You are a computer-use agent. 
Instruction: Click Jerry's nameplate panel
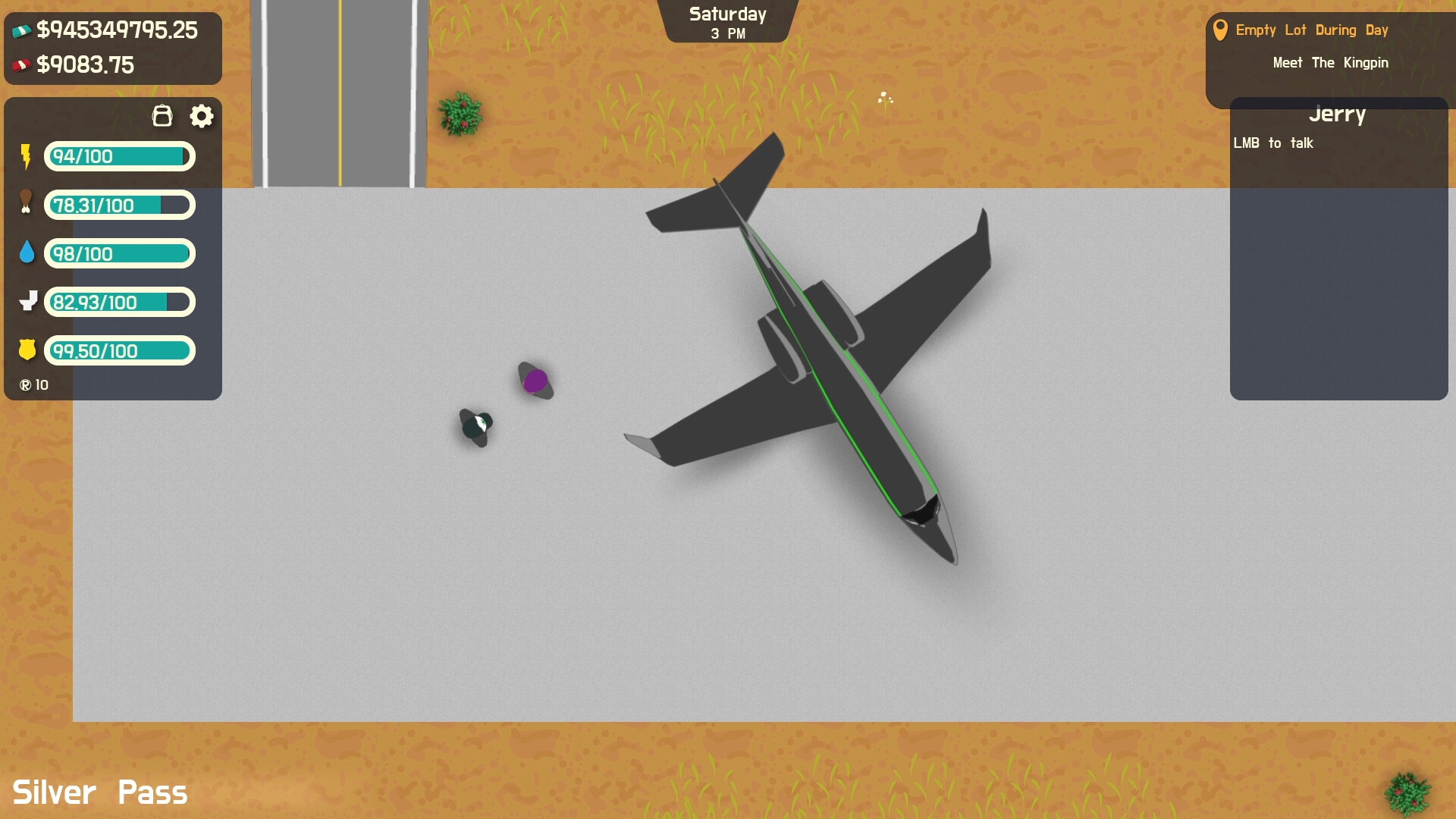coord(1338,115)
